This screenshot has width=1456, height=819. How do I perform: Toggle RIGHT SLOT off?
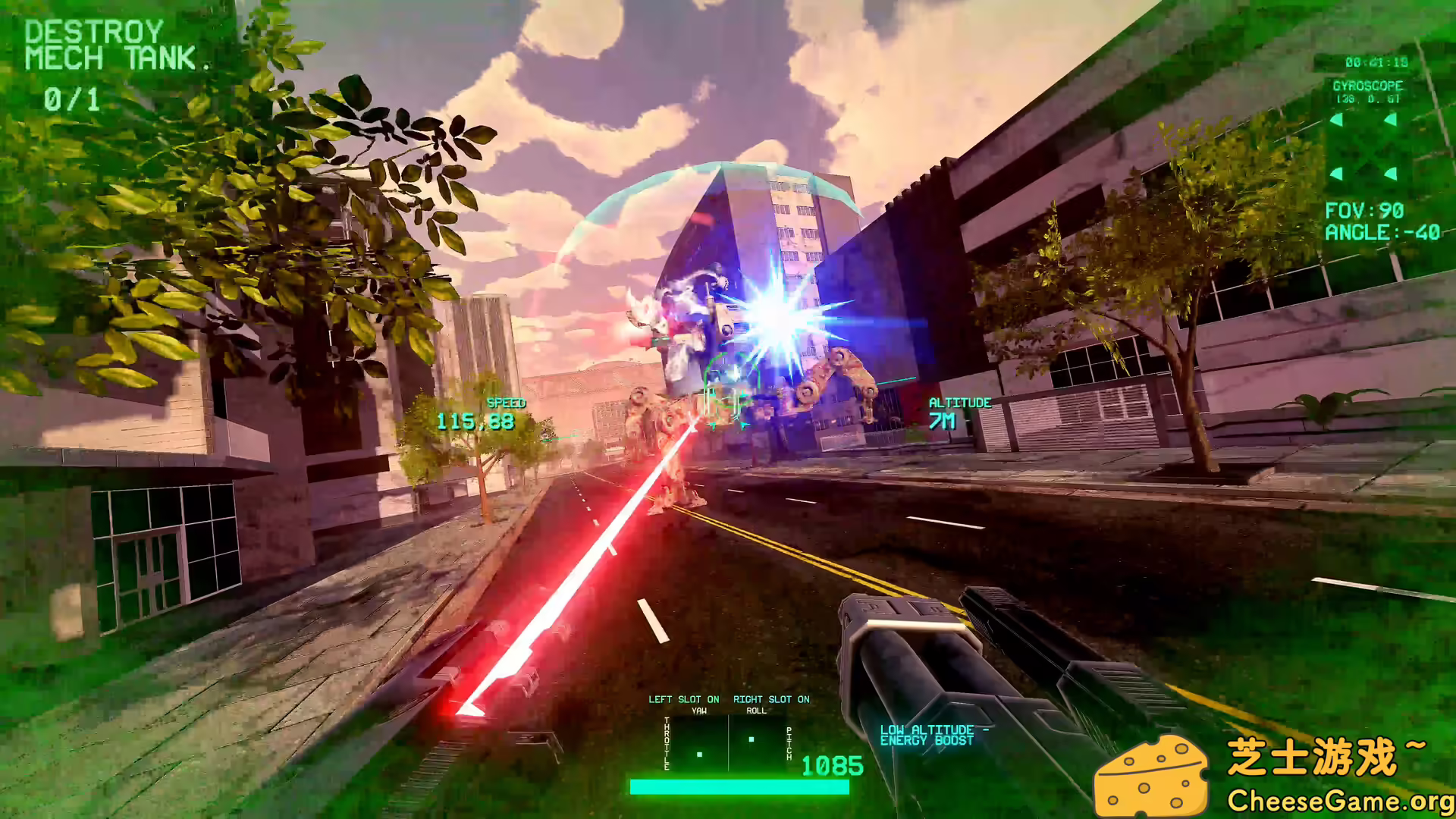click(771, 699)
